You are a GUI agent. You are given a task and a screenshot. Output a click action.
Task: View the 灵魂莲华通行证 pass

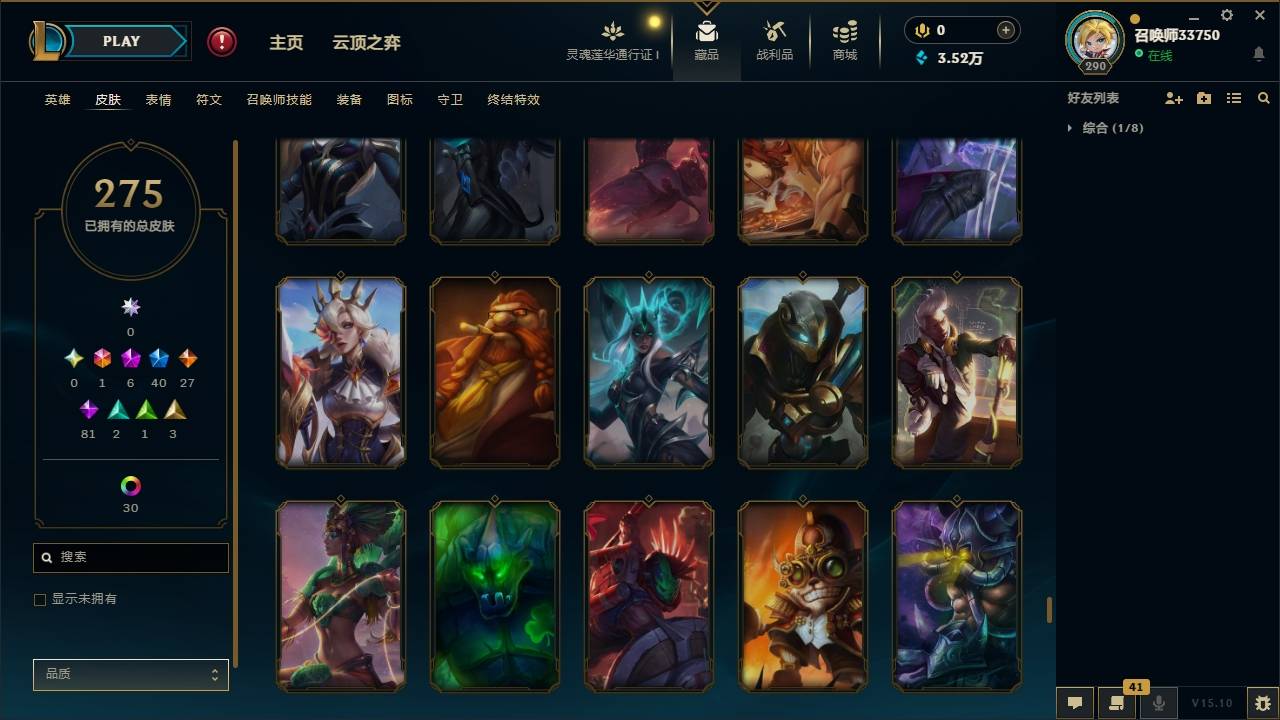click(x=614, y=40)
